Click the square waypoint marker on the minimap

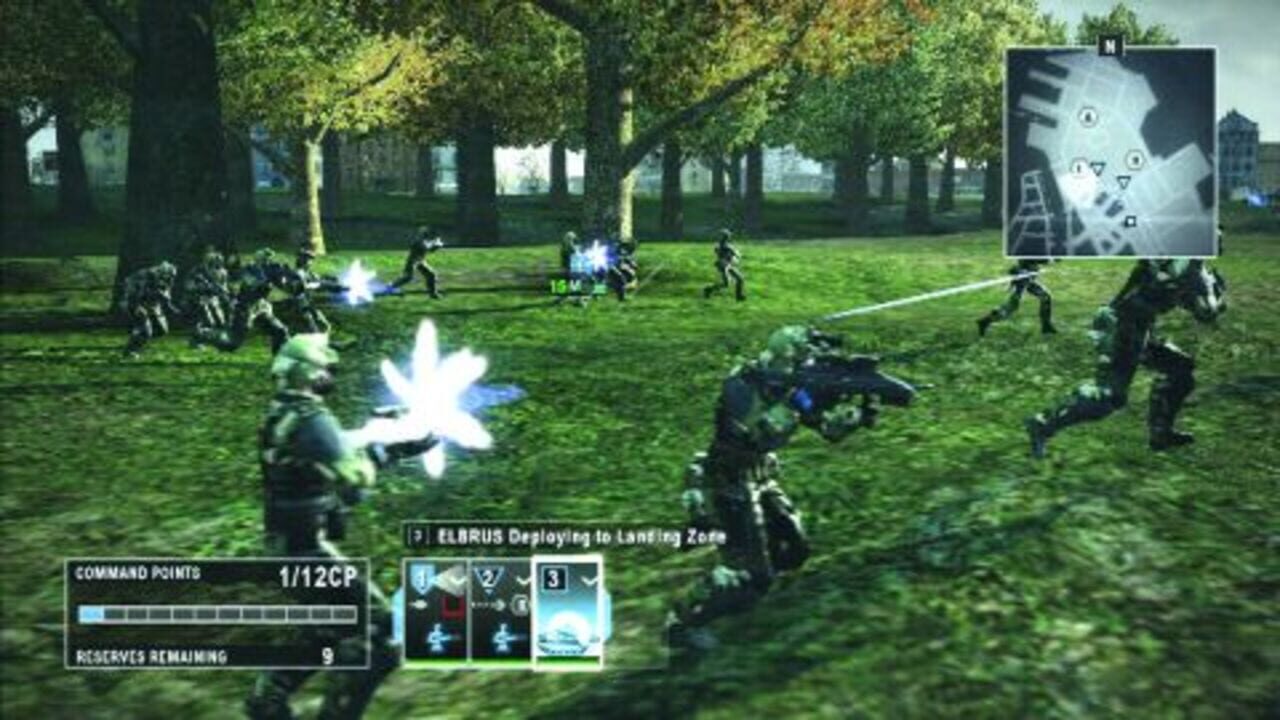tap(1131, 221)
